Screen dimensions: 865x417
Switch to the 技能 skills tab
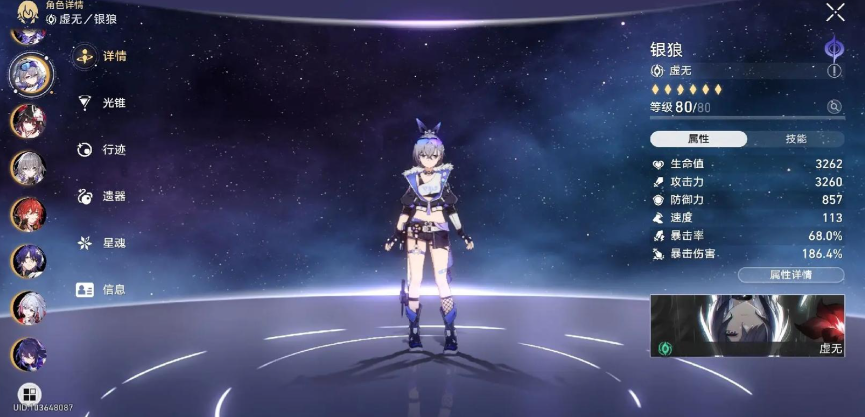tap(795, 139)
